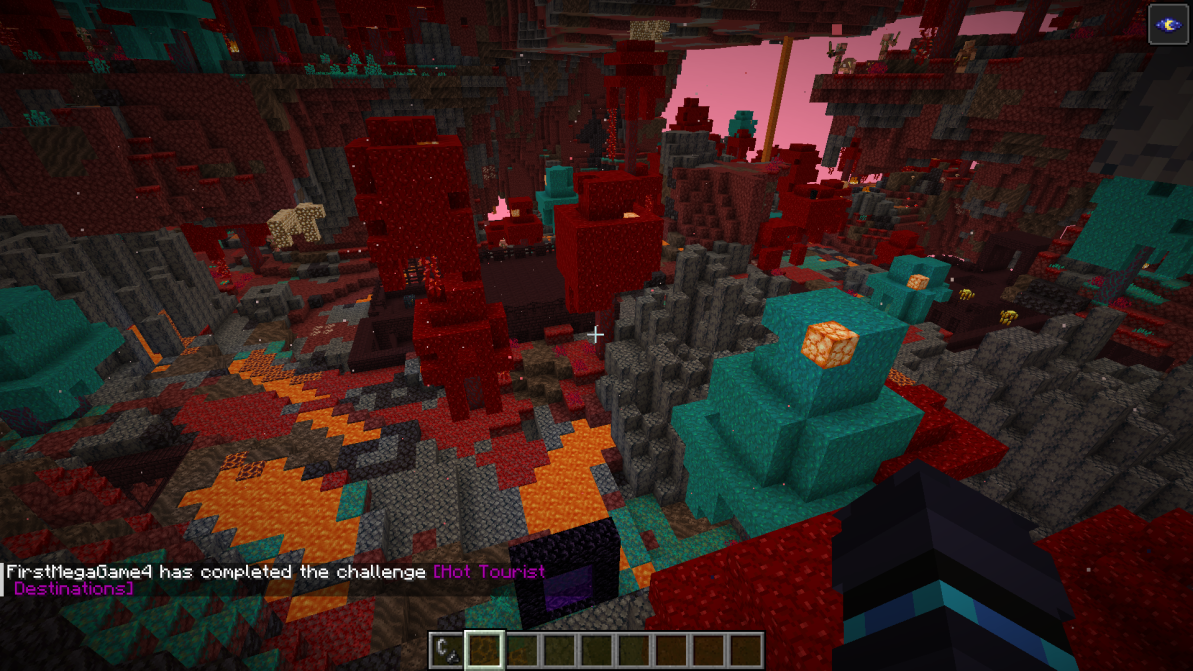Select the flint and steel hotbar slot
The height and width of the screenshot is (671, 1193).
[x=446, y=650]
